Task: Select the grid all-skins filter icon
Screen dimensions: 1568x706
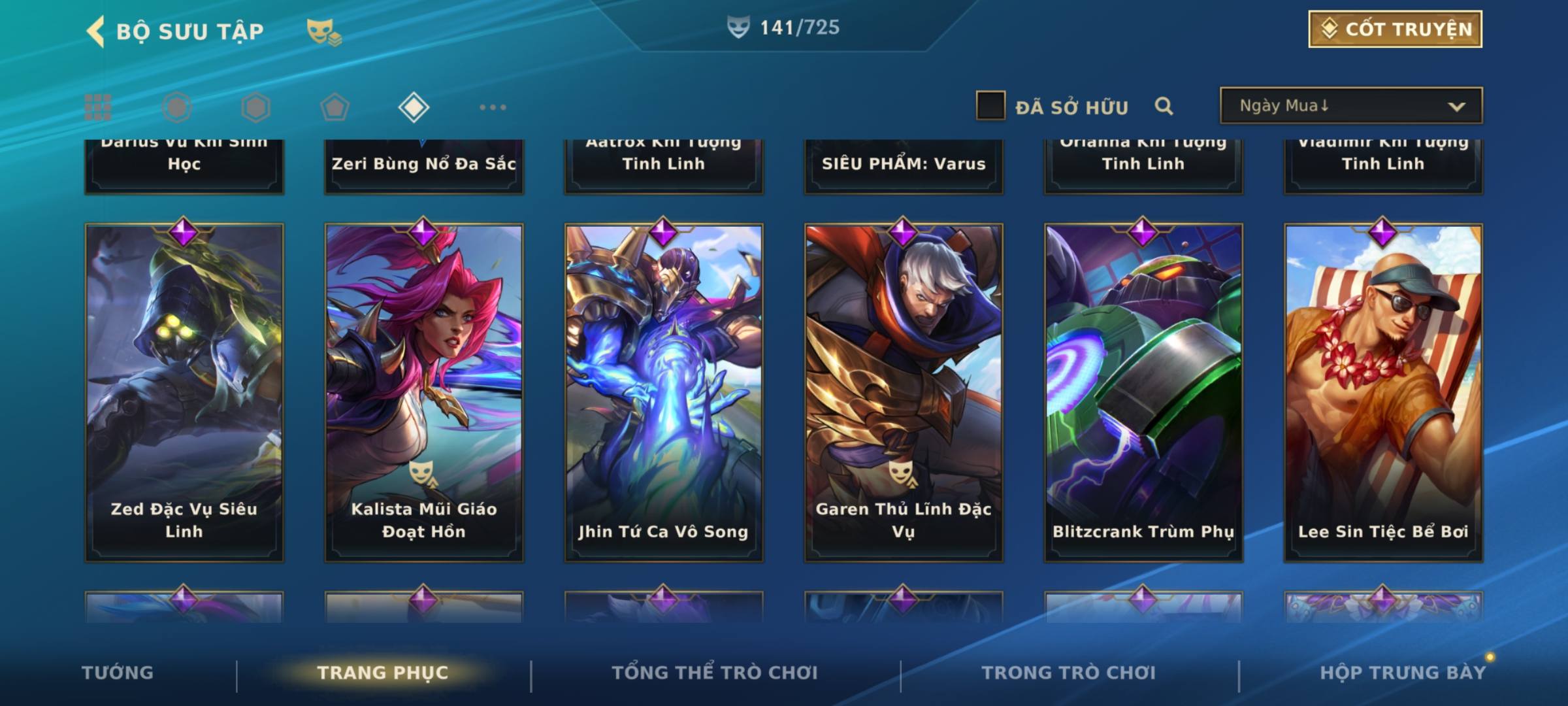Action: 98,107
